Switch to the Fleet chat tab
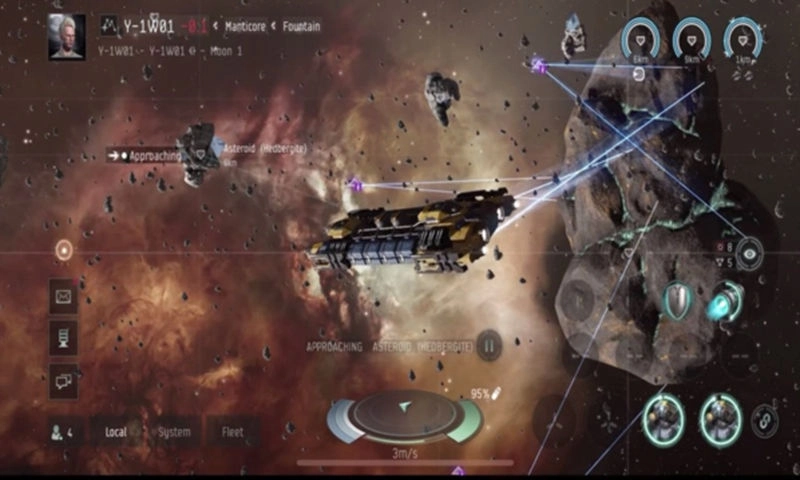 pos(232,433)
